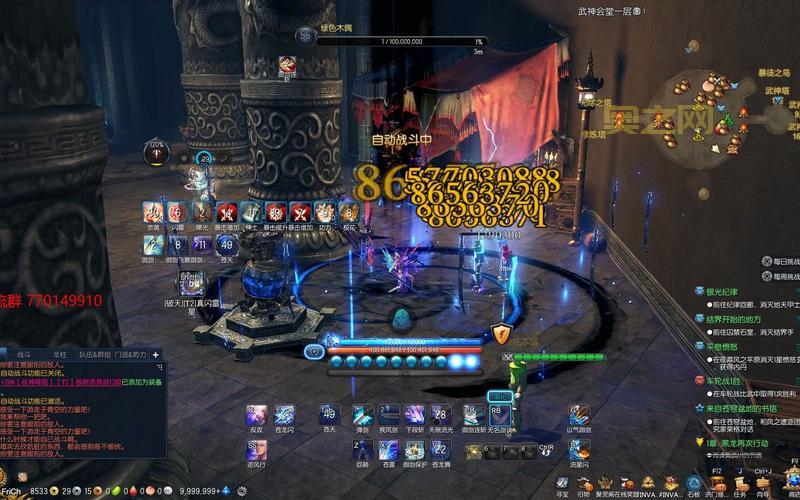Image resolution: width=800 pixels, height=500 pixels.
Task: Activate the 弹剑 skill
Action: pos(363,415)
